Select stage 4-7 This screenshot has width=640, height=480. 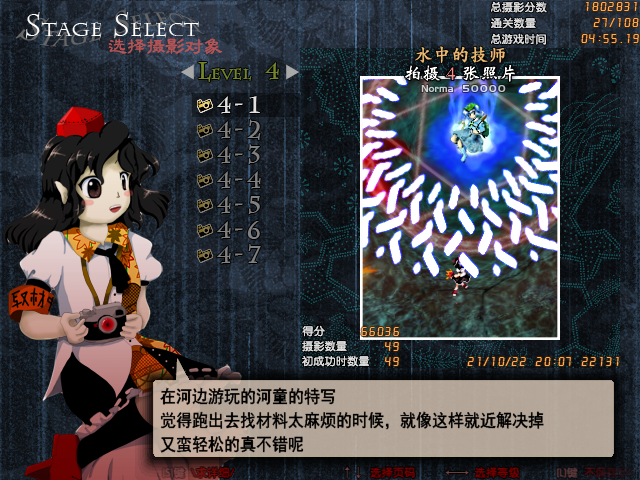pyautogui.click(x=230, y=255)
